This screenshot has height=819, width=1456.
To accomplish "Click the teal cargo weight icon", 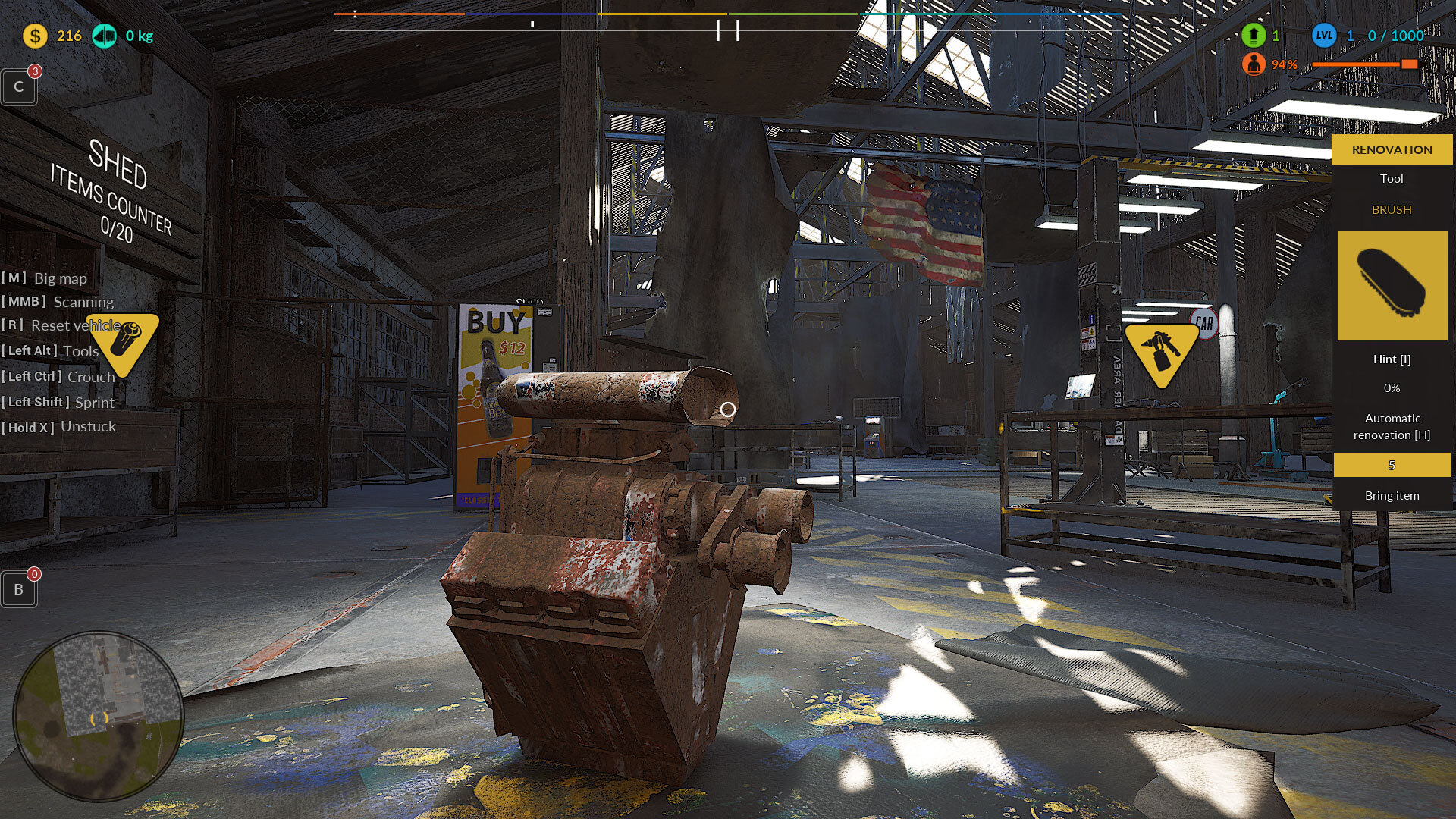I will pos(104,36).
